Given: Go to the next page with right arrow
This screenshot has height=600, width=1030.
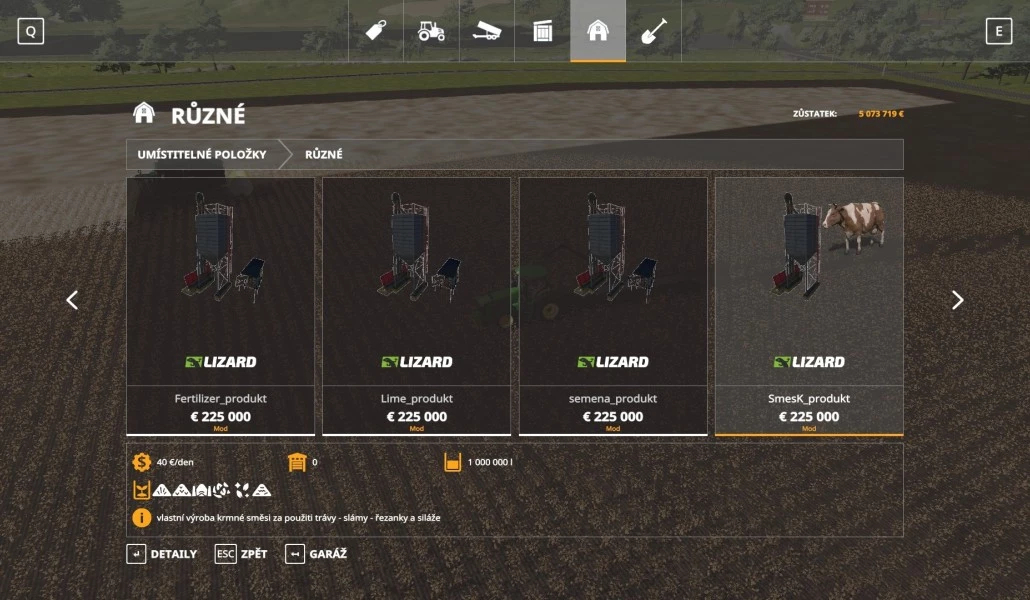Looking at the screenshot, I should tap(957, 300).
